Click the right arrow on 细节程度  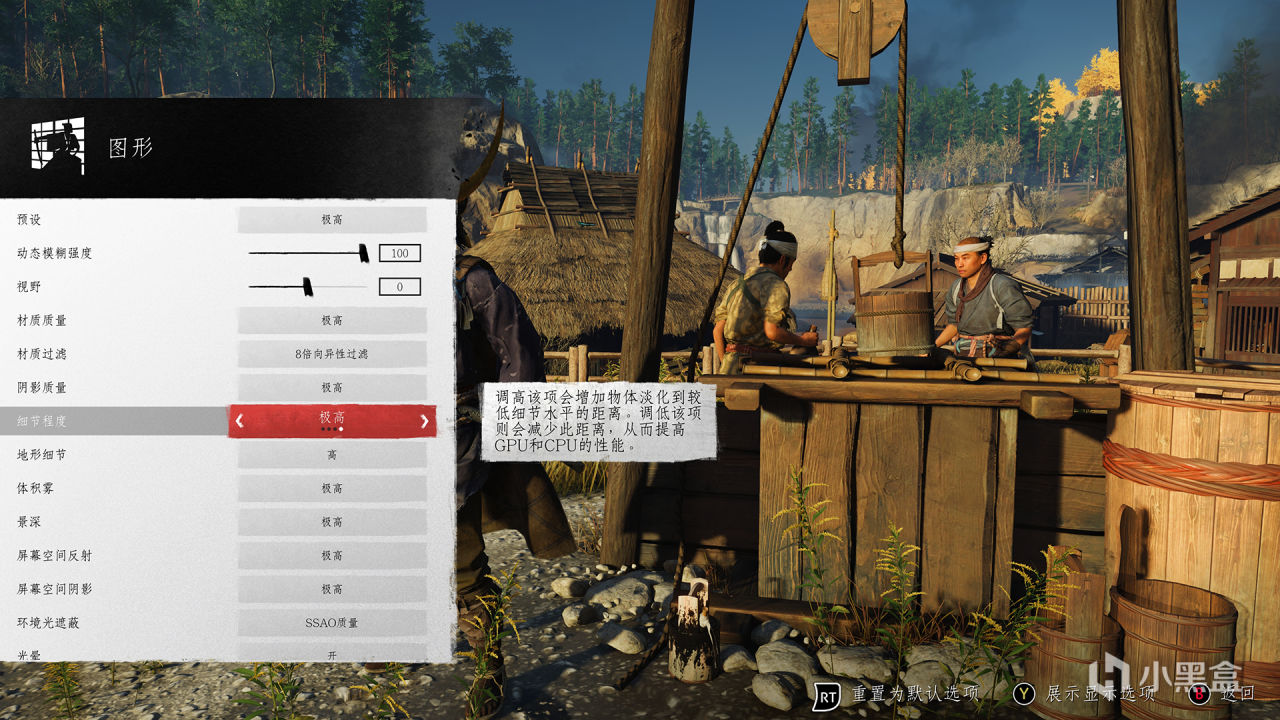coord(424,421)
